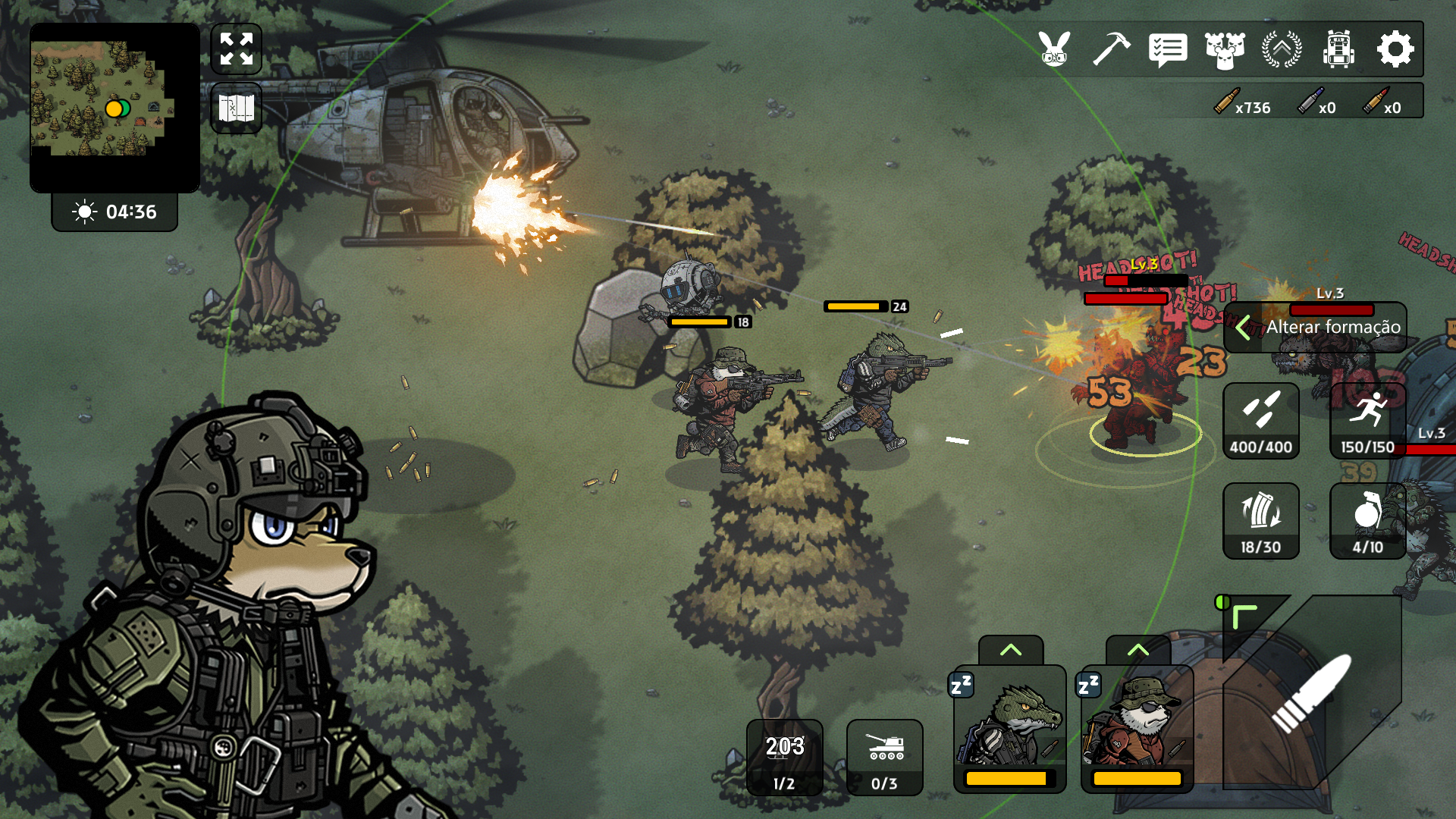Expand the lizard unit panel chevron

1010,650
